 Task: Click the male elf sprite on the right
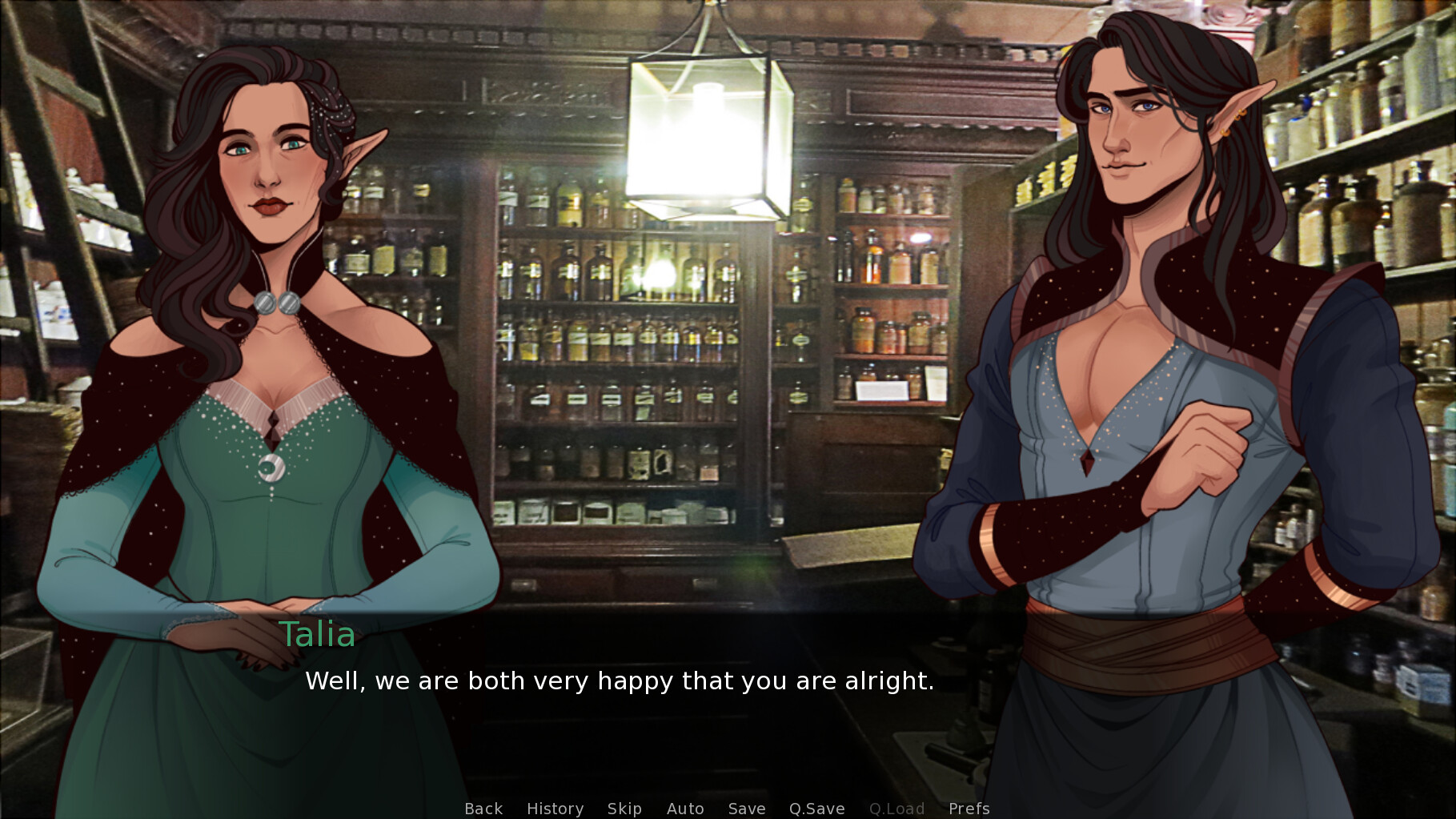pos(1137,320)
